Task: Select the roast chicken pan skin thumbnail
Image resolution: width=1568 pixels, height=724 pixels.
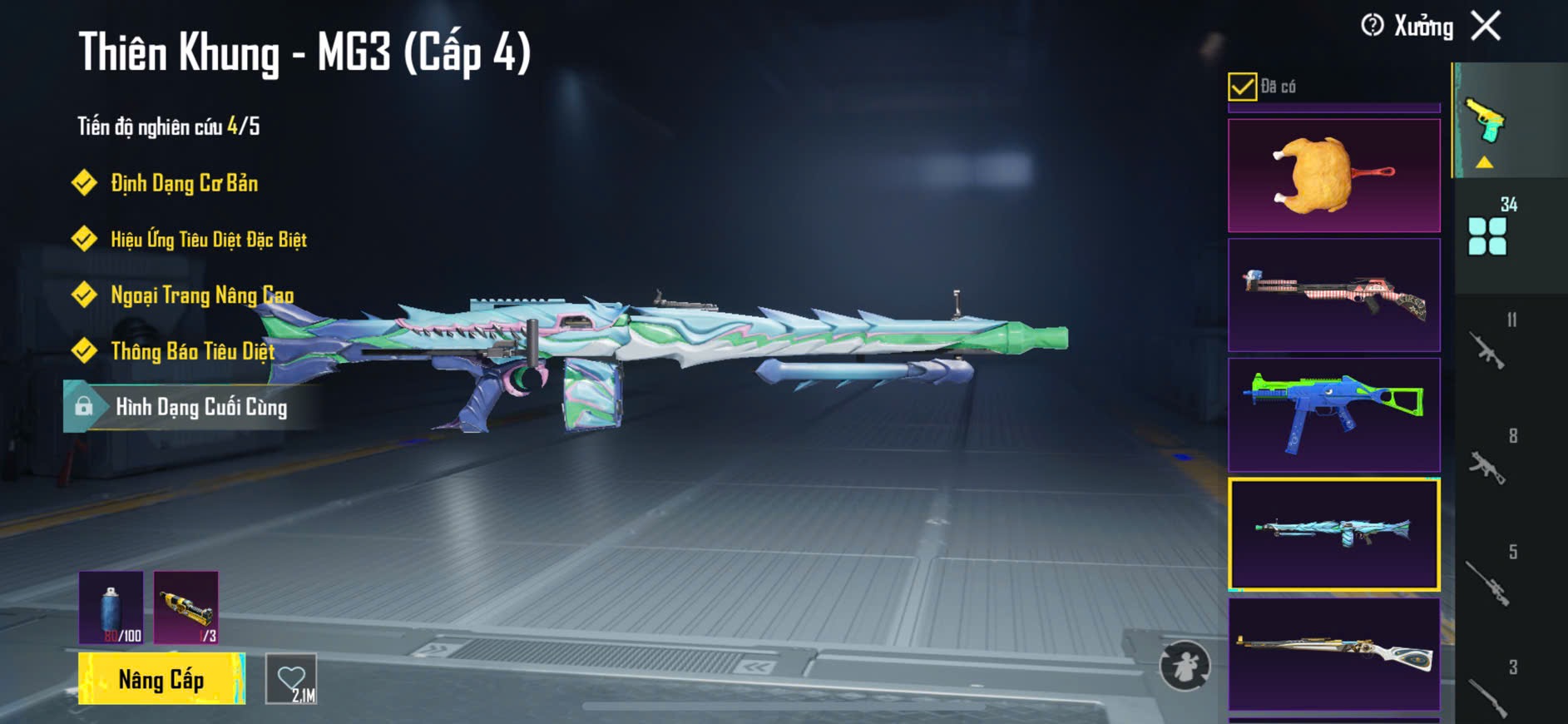Action: coord(1333,176)
